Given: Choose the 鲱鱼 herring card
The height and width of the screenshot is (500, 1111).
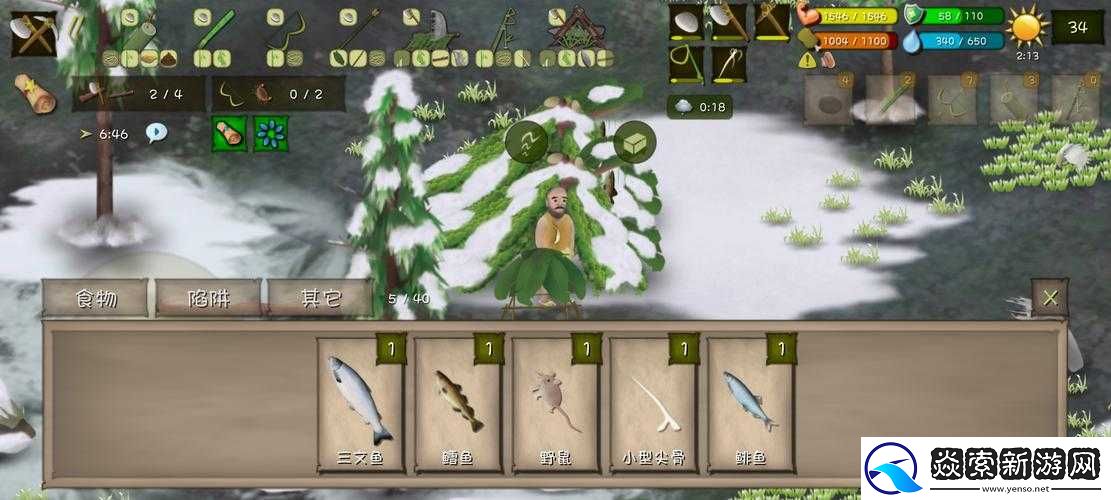Looking at the screenshot, I should [750, 404].
